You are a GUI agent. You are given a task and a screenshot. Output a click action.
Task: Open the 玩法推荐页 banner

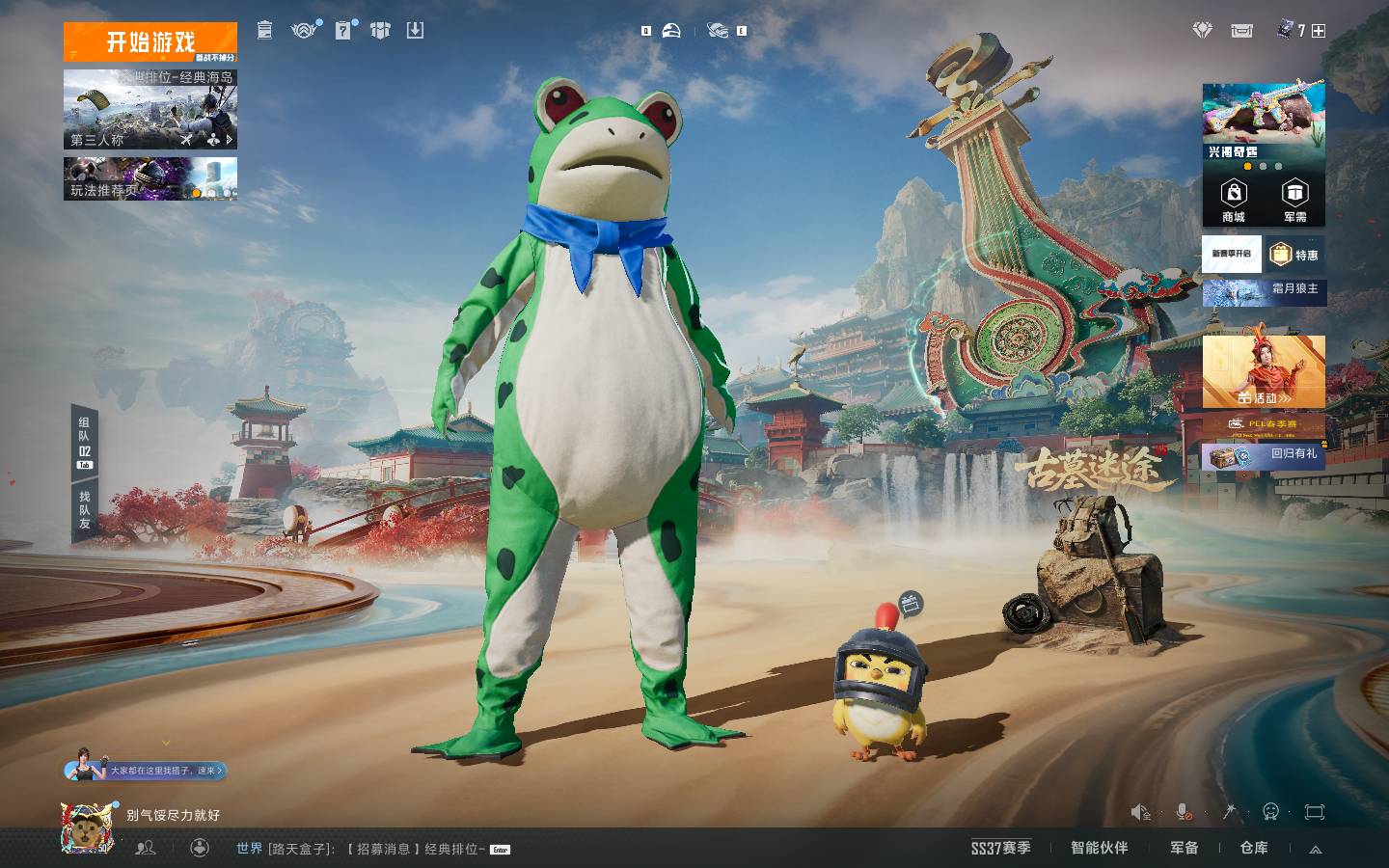point(150,179)
